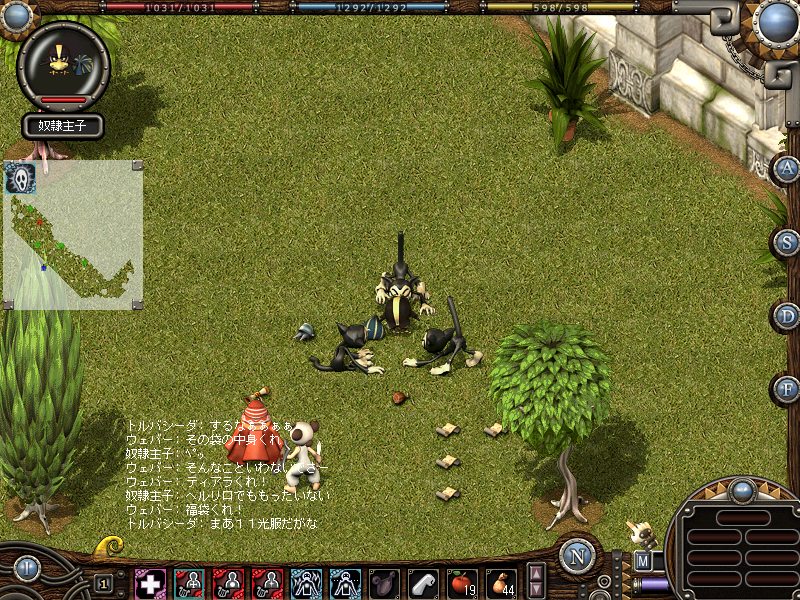Click the ghost mask icon on the minimap
The image size is (800, 600).
pyautogui.click(x=20, y=177)
